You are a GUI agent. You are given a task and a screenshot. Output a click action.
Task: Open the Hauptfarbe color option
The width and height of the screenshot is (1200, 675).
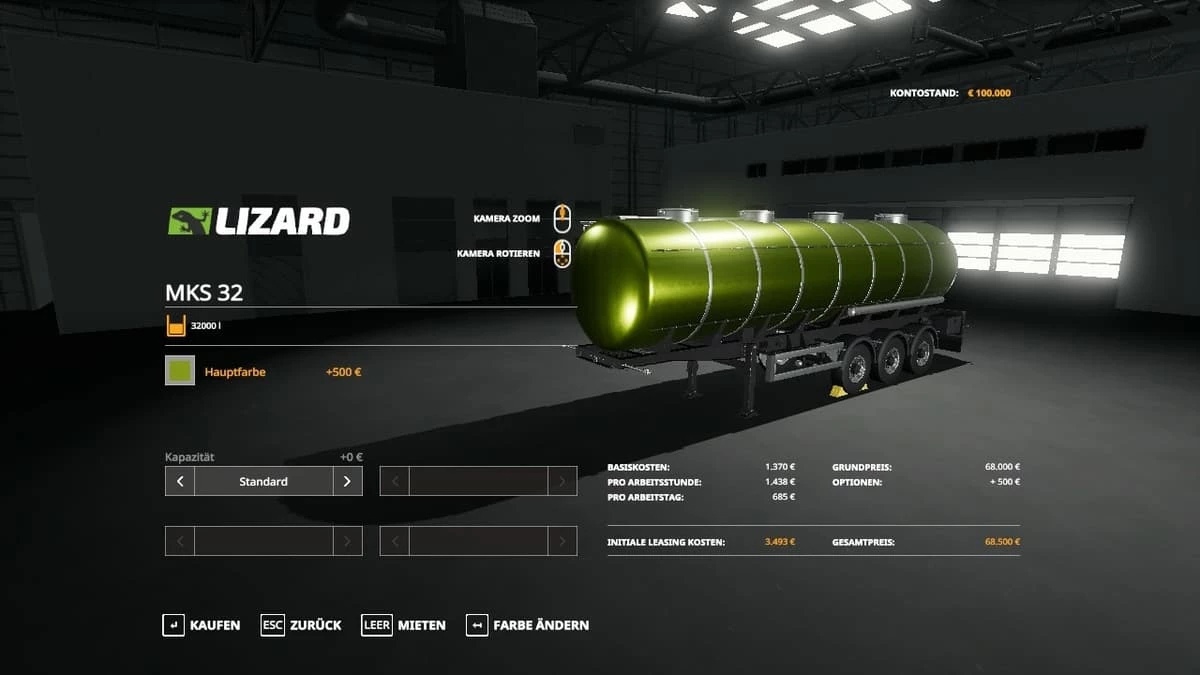[x=236, y=372]
